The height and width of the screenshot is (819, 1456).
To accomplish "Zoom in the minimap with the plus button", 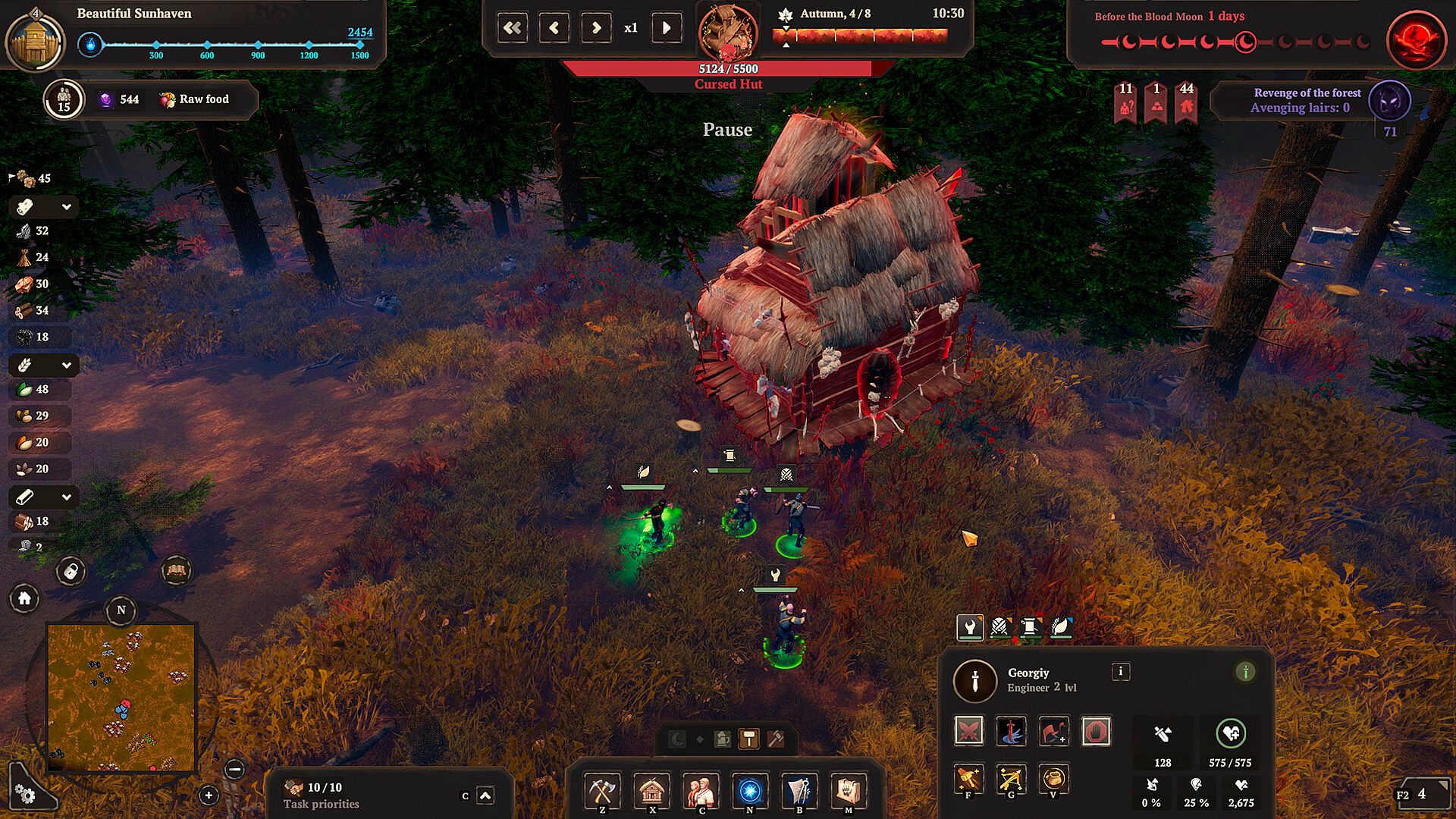I will tap(209, 795).
